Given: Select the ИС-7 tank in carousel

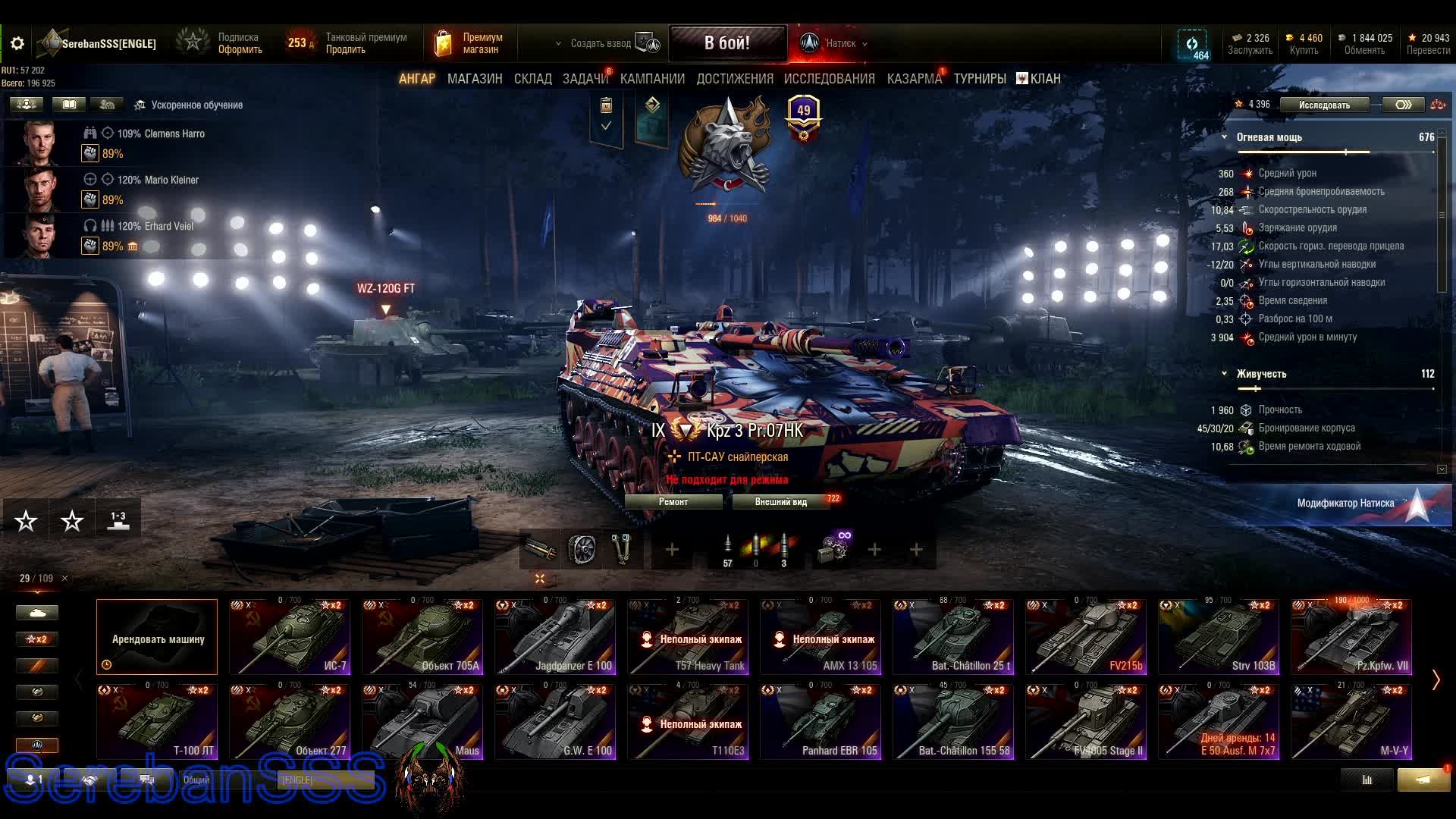Looking at the screenshot, I should tap(290, 637).
